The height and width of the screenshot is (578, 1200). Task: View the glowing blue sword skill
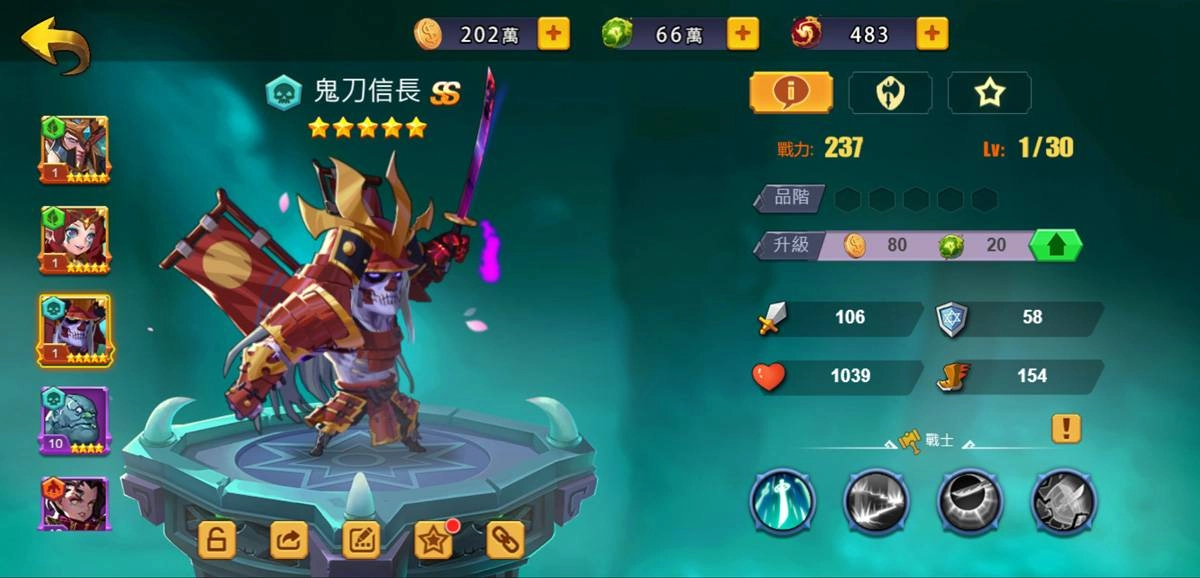pos(782,502)
